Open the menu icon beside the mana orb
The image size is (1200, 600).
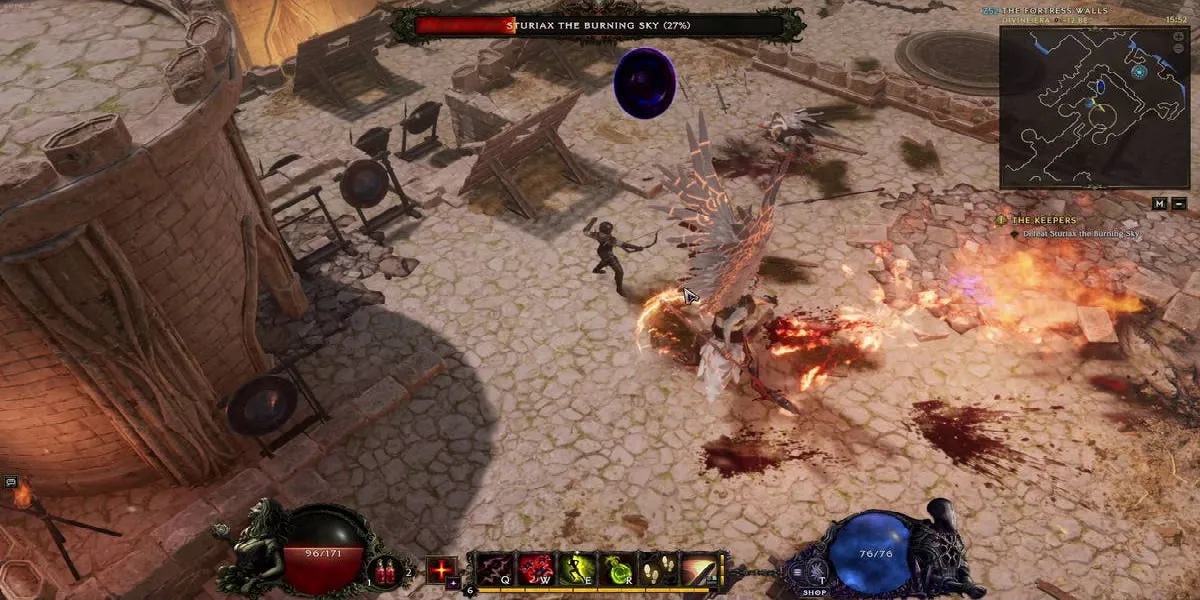(x=798, y=572)
